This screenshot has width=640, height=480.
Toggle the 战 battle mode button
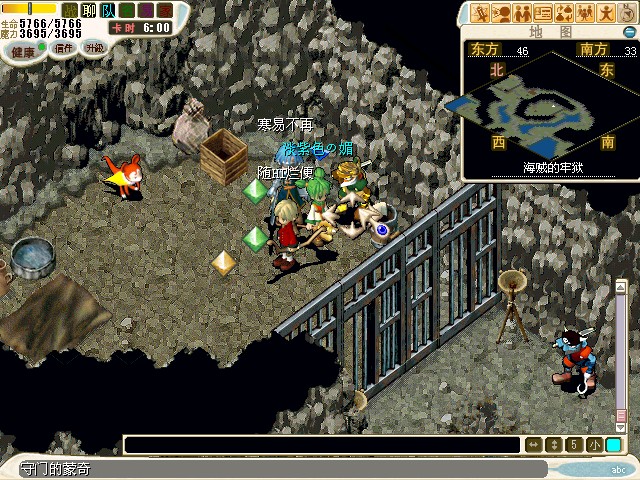coord(69,10)
